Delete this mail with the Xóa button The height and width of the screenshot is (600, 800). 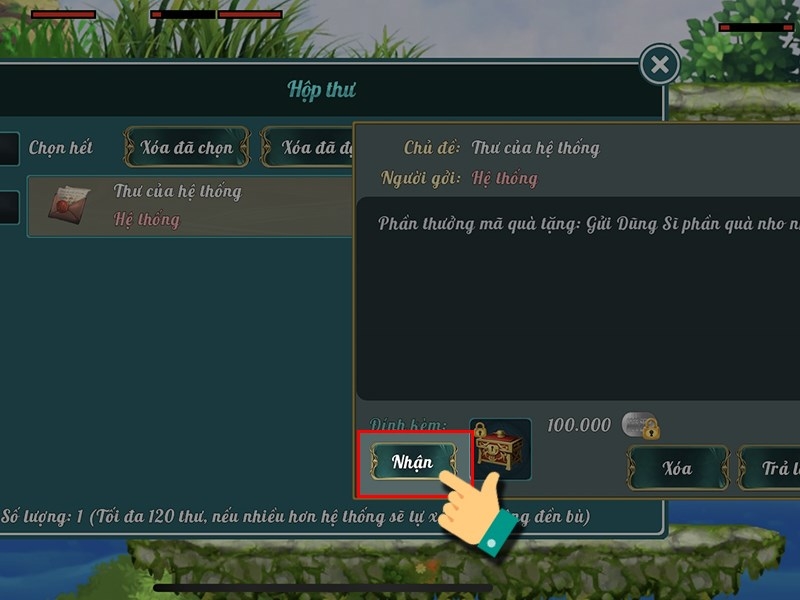(677, 468)
